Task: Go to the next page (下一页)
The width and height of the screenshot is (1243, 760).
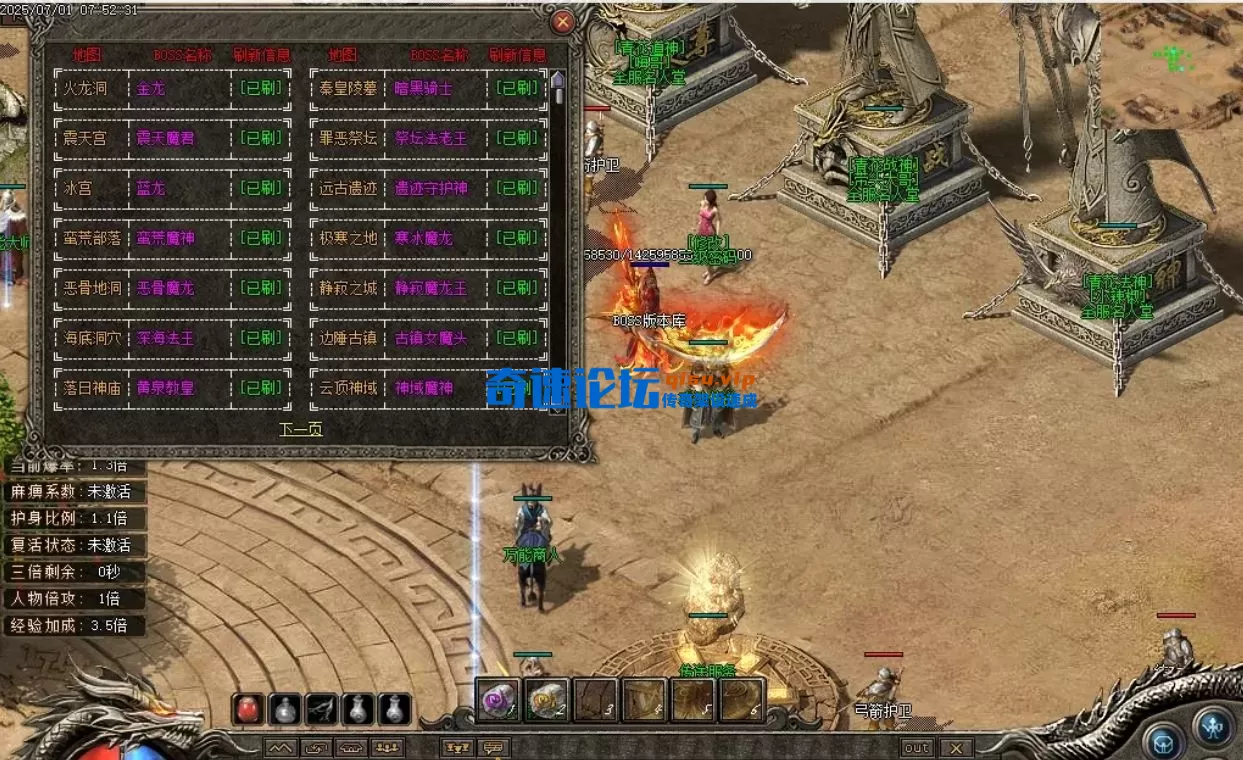Action: pos(300,429)
